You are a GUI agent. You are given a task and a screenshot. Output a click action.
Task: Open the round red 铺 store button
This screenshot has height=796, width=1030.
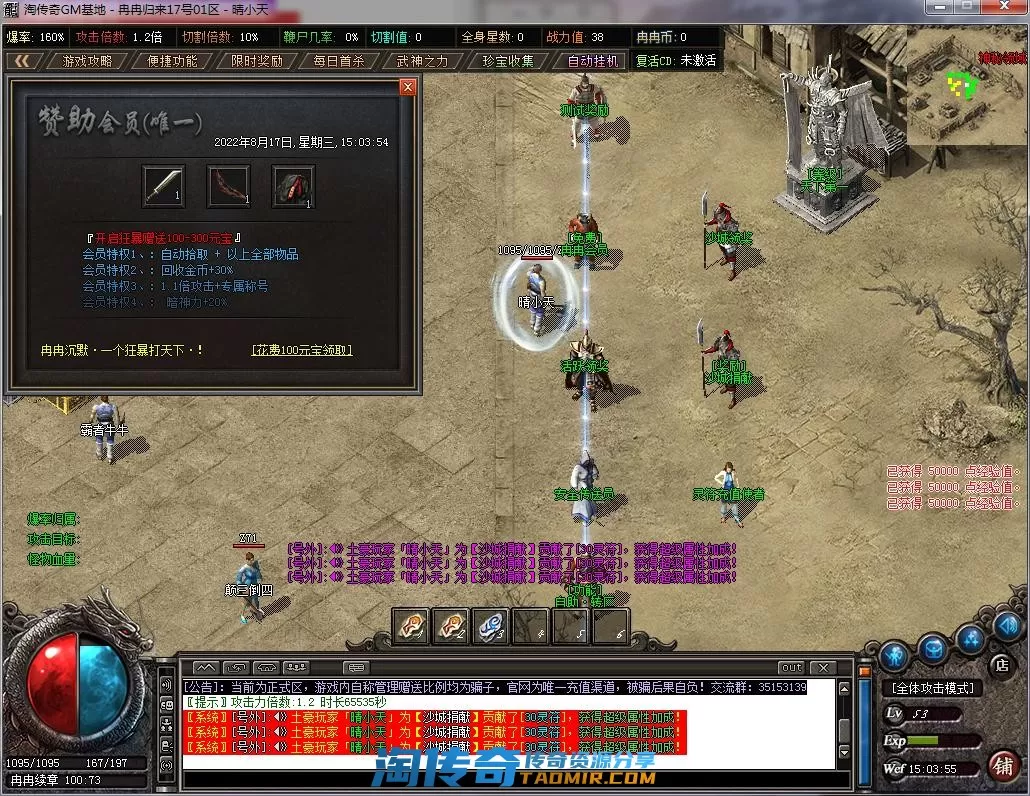click(1001, 766)
